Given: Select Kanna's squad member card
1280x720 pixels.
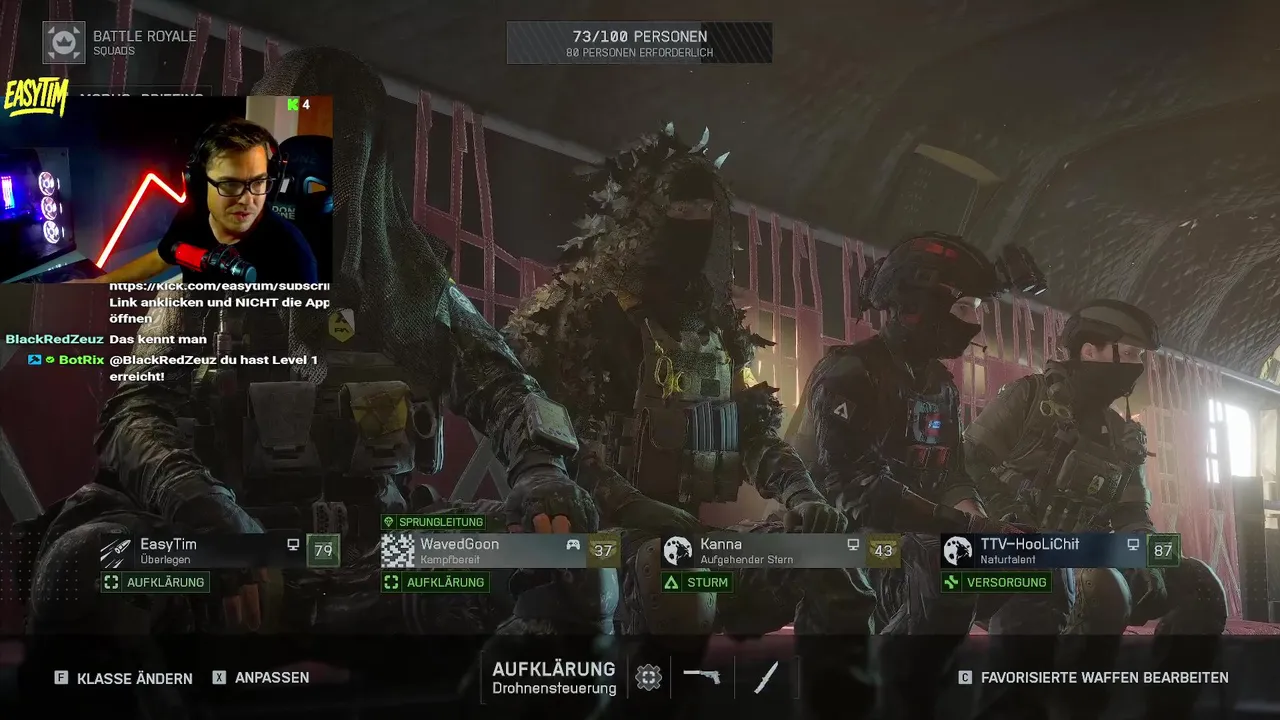Looking at the screenshot, I should coord(778,551).
